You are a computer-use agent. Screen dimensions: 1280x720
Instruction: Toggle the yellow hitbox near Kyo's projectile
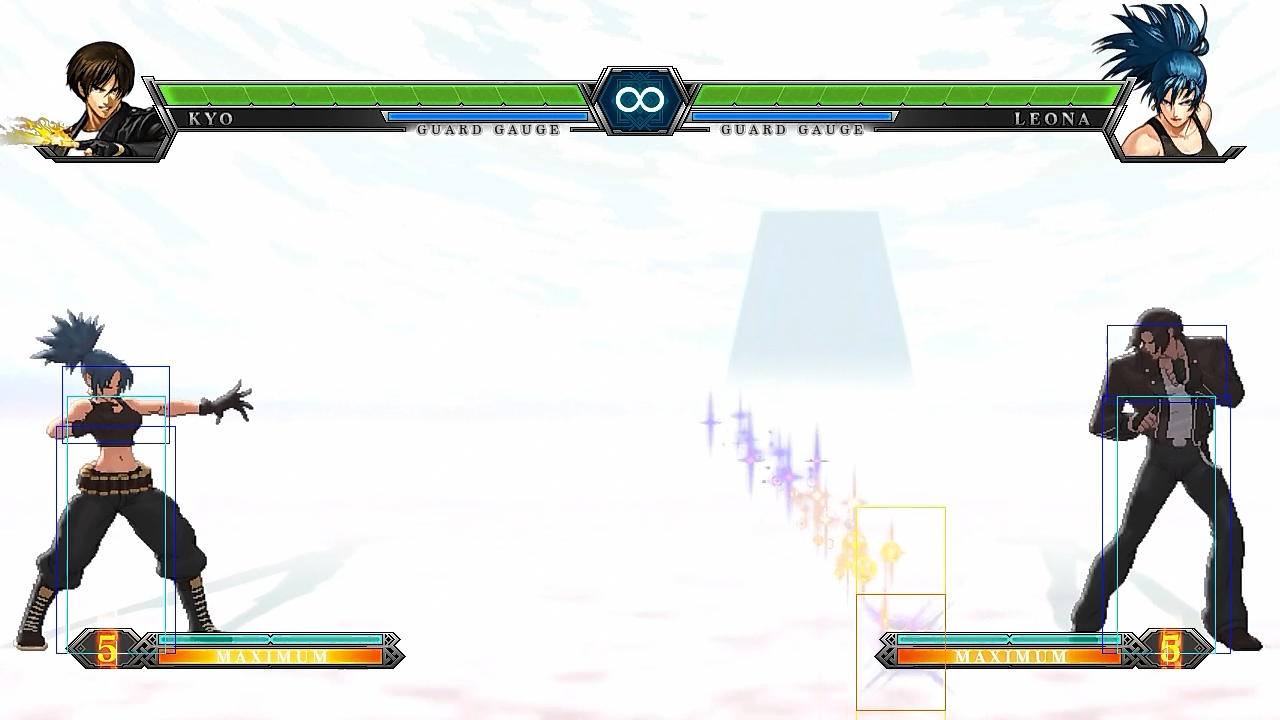click(x=900, y=550)
